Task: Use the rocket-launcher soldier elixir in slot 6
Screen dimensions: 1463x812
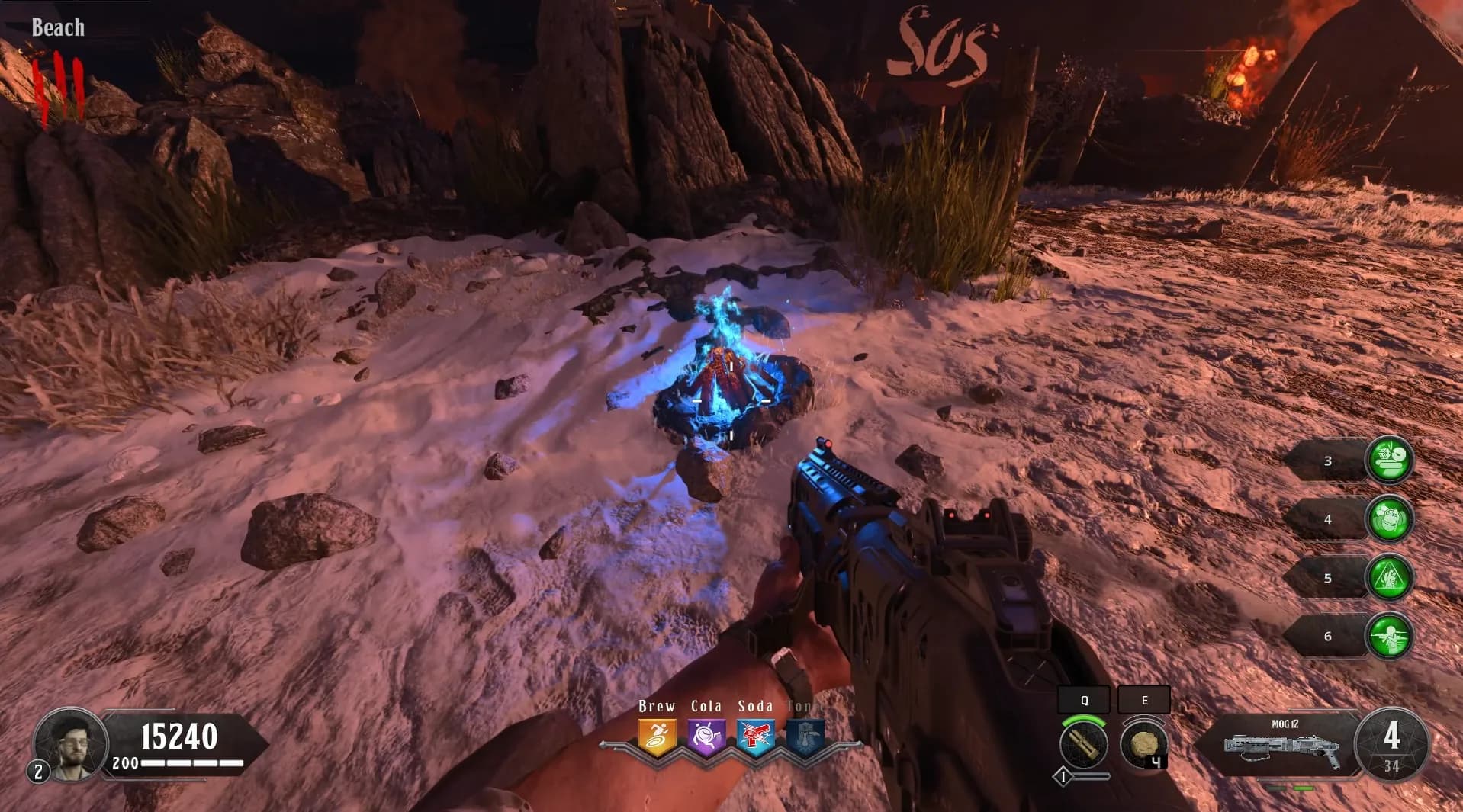Action: tap(1389, 636)
